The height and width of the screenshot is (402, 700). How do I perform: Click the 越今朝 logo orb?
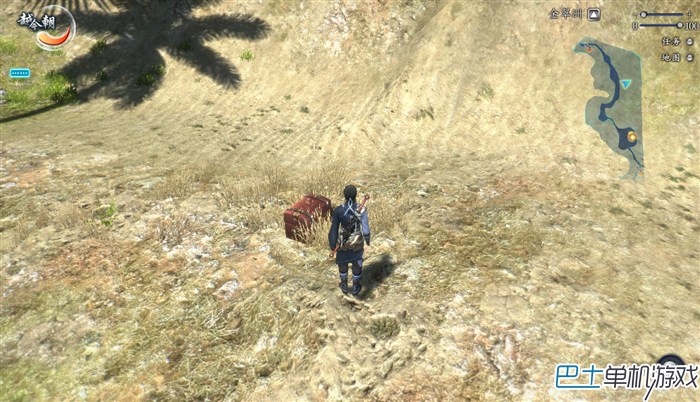pos(53,27)
